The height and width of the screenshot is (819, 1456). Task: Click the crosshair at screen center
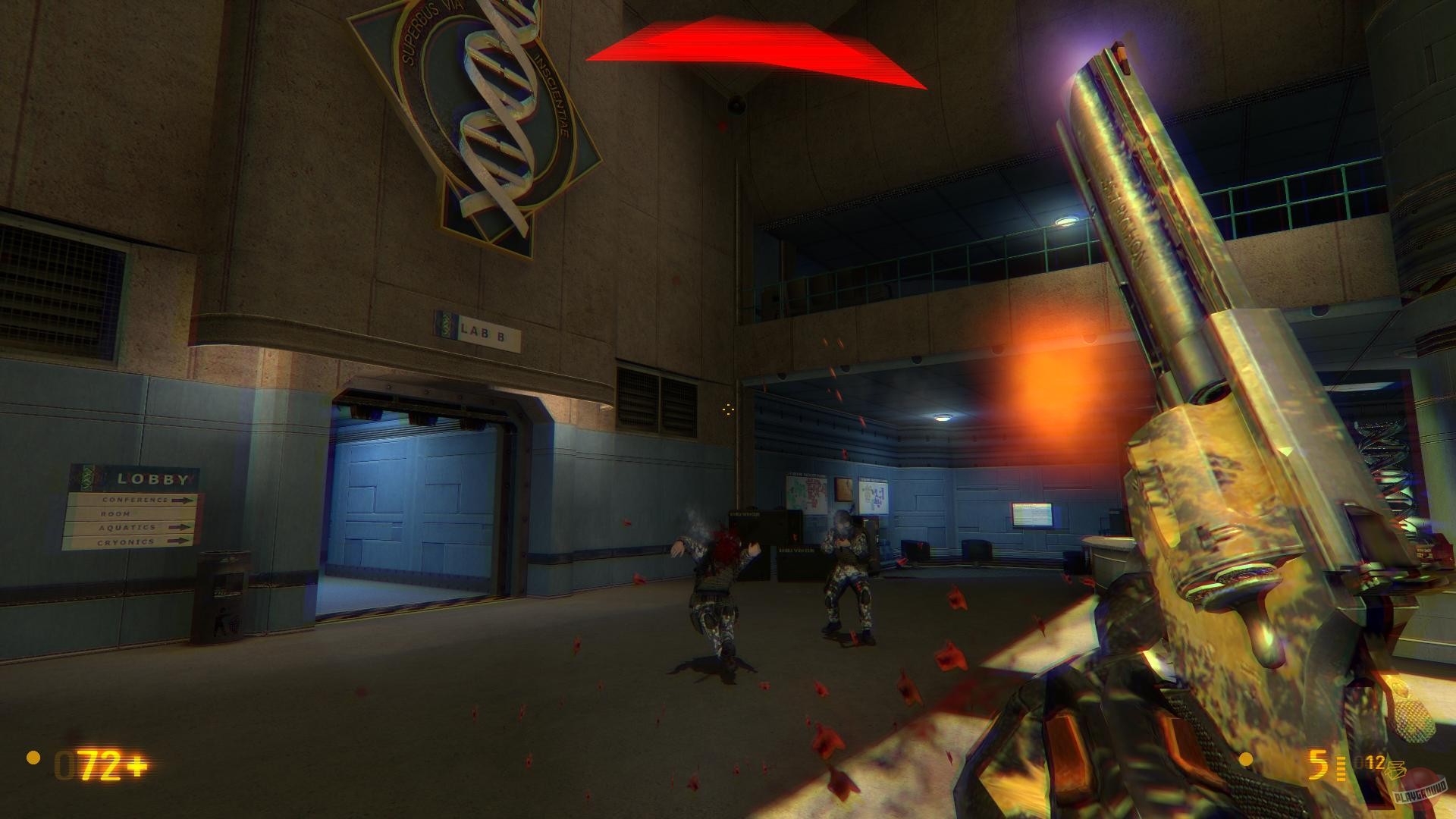pyautogui.click(x=727, y=409)
